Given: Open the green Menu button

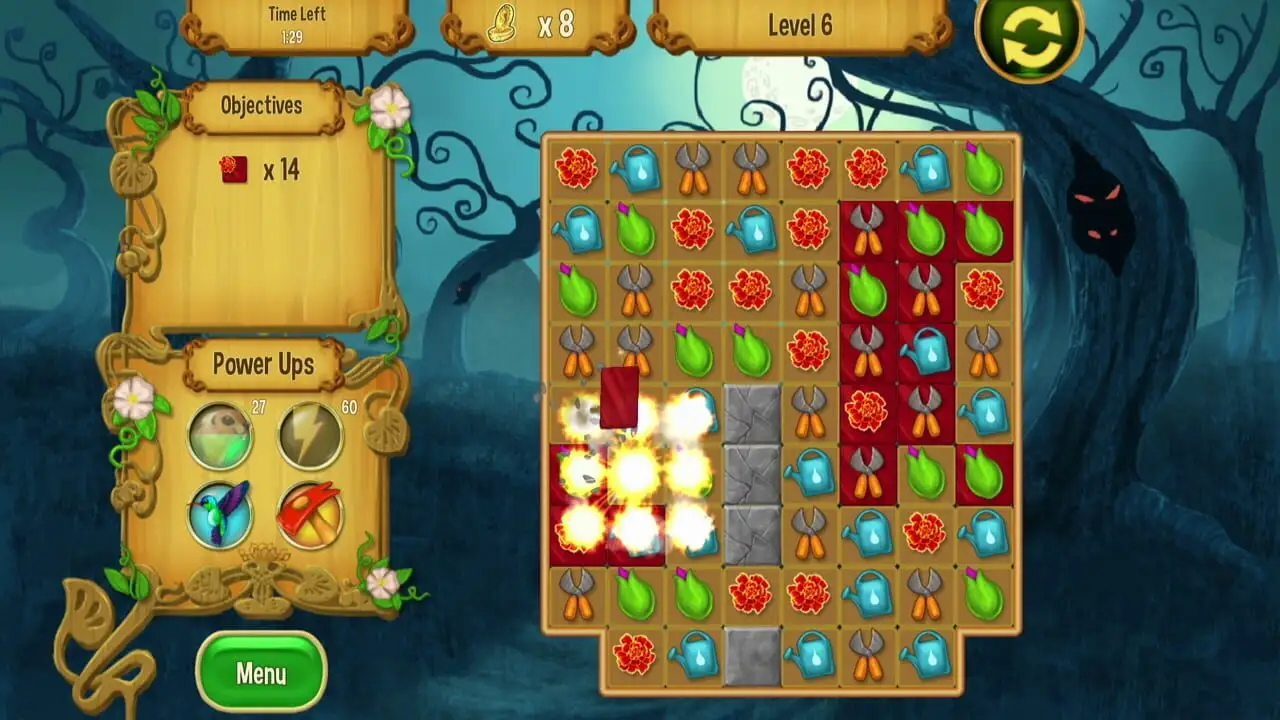Looking at the screenshot, I should click(261, 673).
